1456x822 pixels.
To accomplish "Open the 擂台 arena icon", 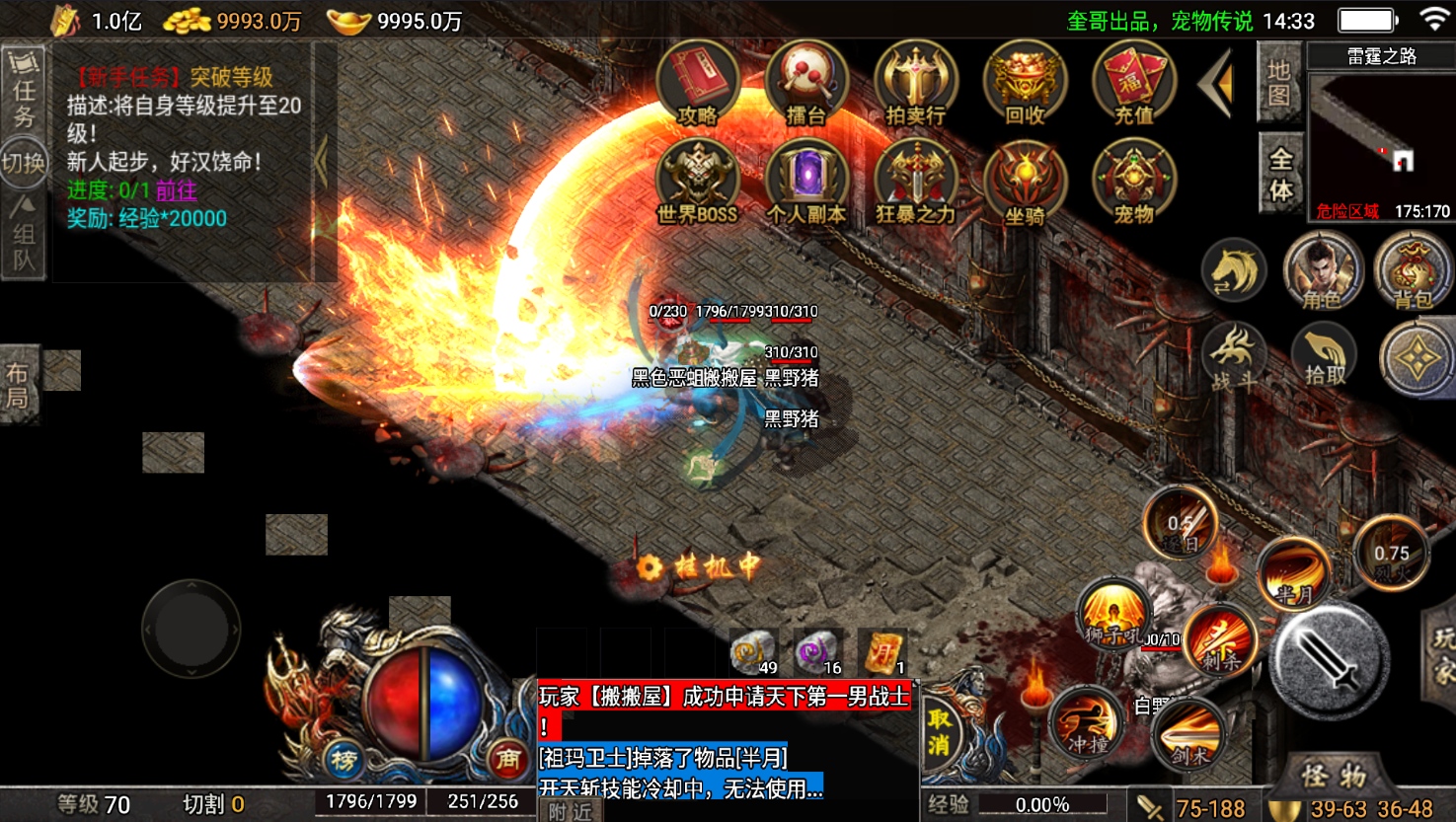I will tap(806, 83).
